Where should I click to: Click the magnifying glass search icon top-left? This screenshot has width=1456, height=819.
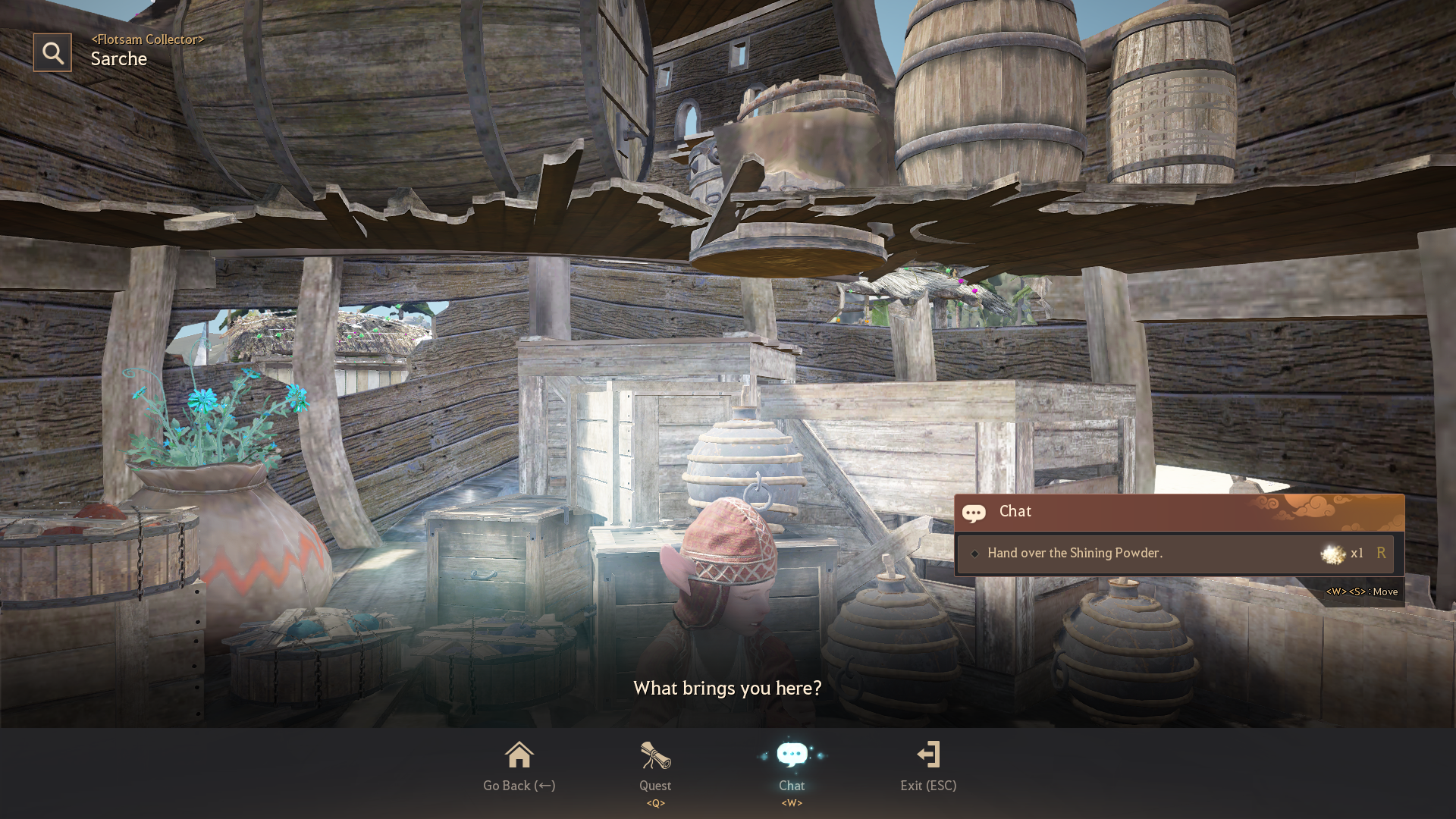click(x=52, y=52)
